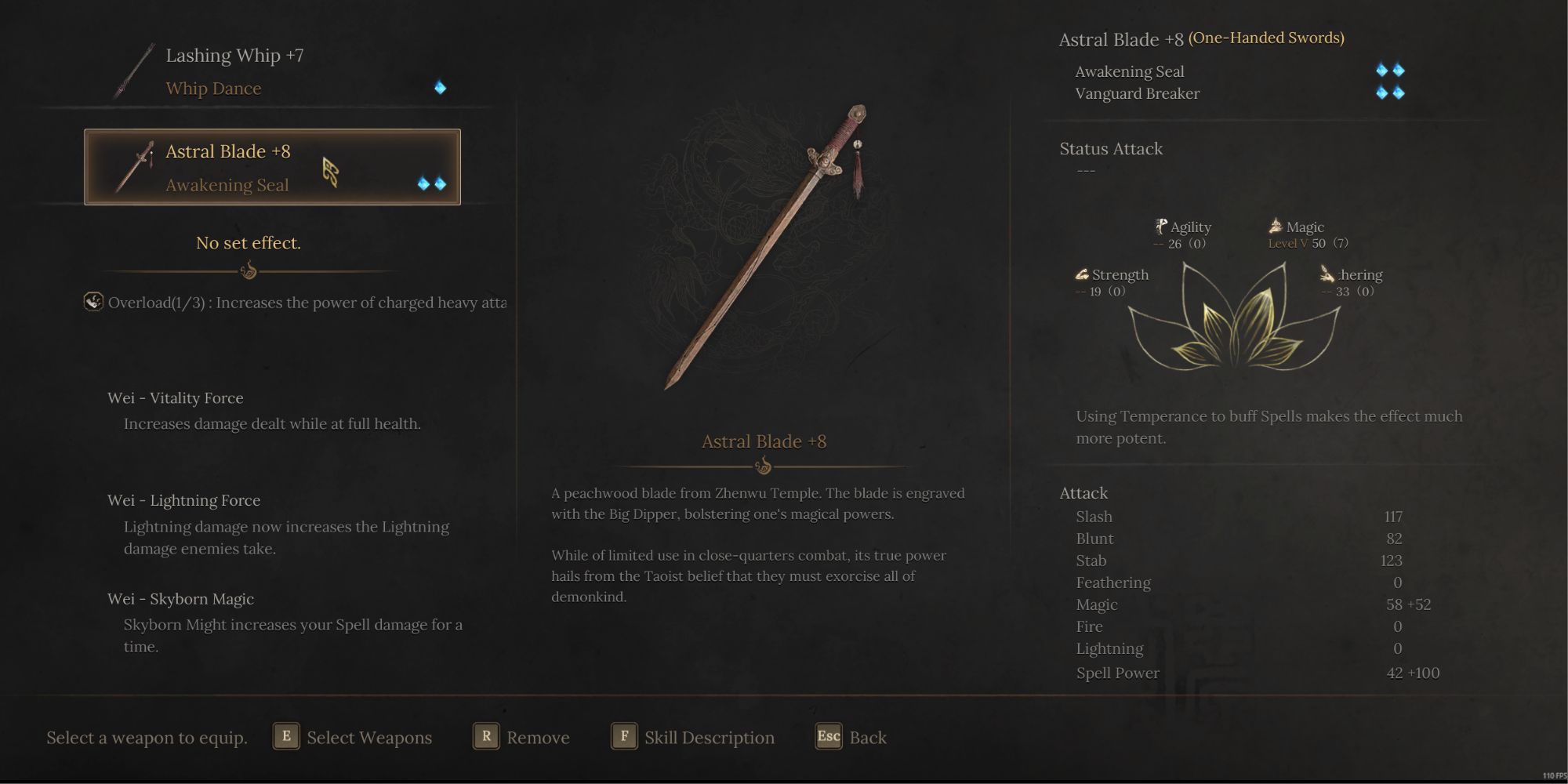Open the One-Handed Swords category

click(x=1265, y=36)
